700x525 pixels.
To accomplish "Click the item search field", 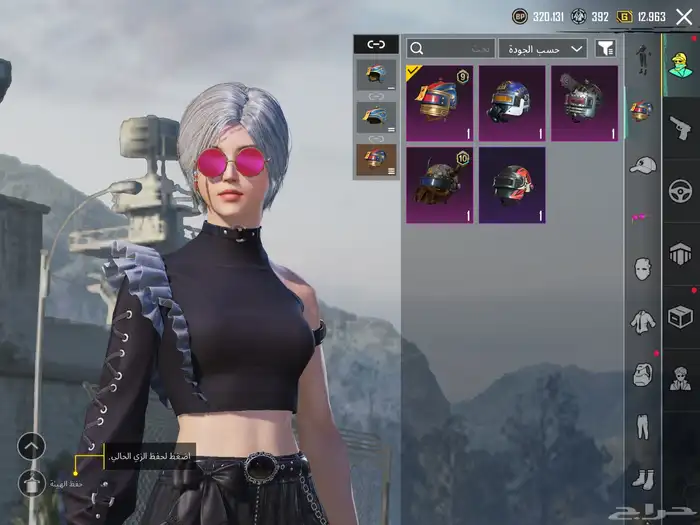I will pos(451,48).
